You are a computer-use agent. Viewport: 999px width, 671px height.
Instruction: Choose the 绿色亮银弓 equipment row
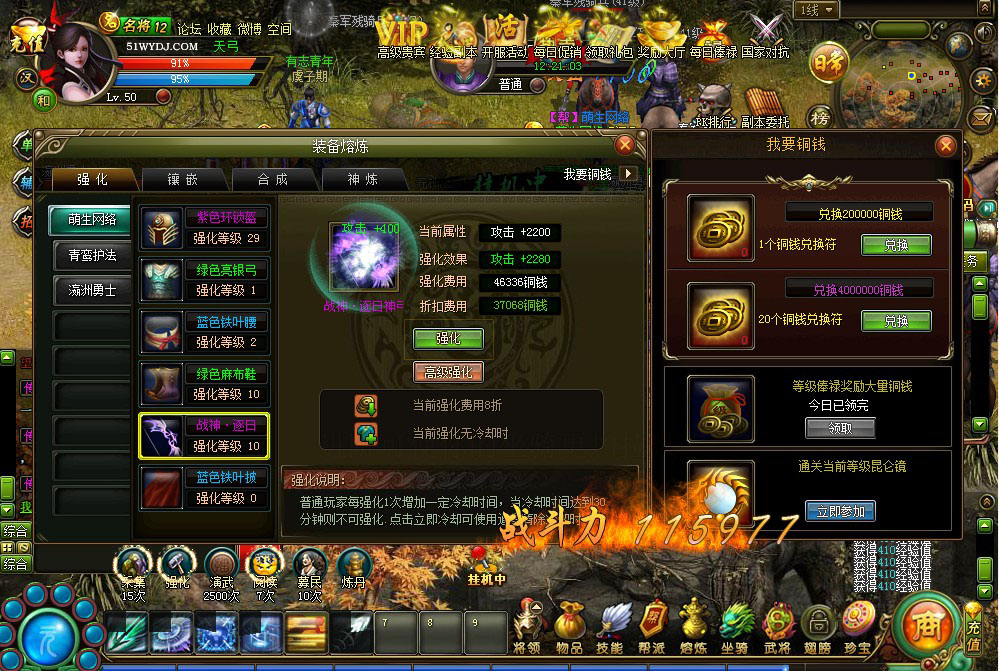pyautogui.click(x=204, y=279)
